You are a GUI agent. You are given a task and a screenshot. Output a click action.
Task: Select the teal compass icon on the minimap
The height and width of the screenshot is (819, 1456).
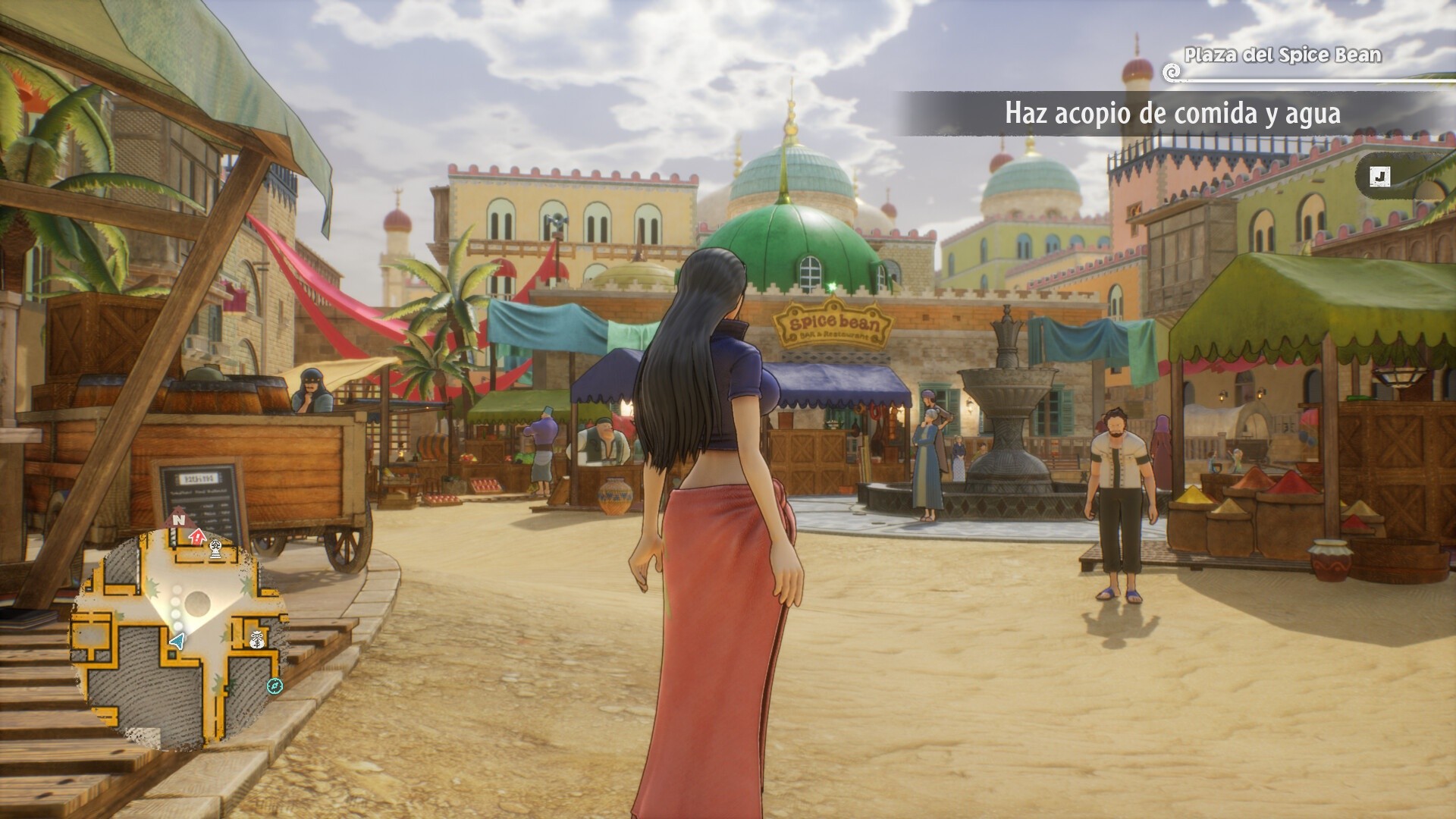click(275, 686)
